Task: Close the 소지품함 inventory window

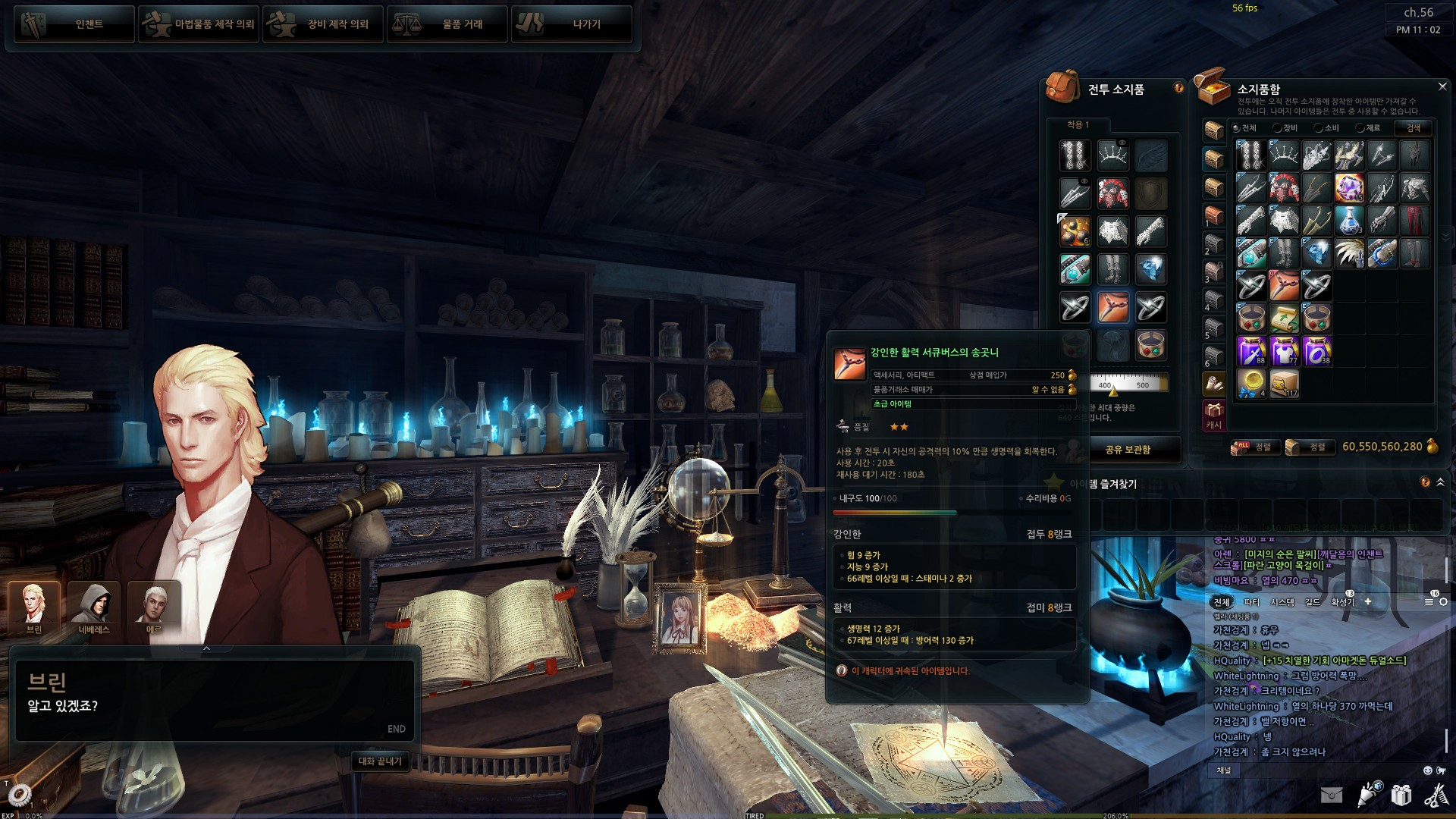Action: [x=1442, y=87]
